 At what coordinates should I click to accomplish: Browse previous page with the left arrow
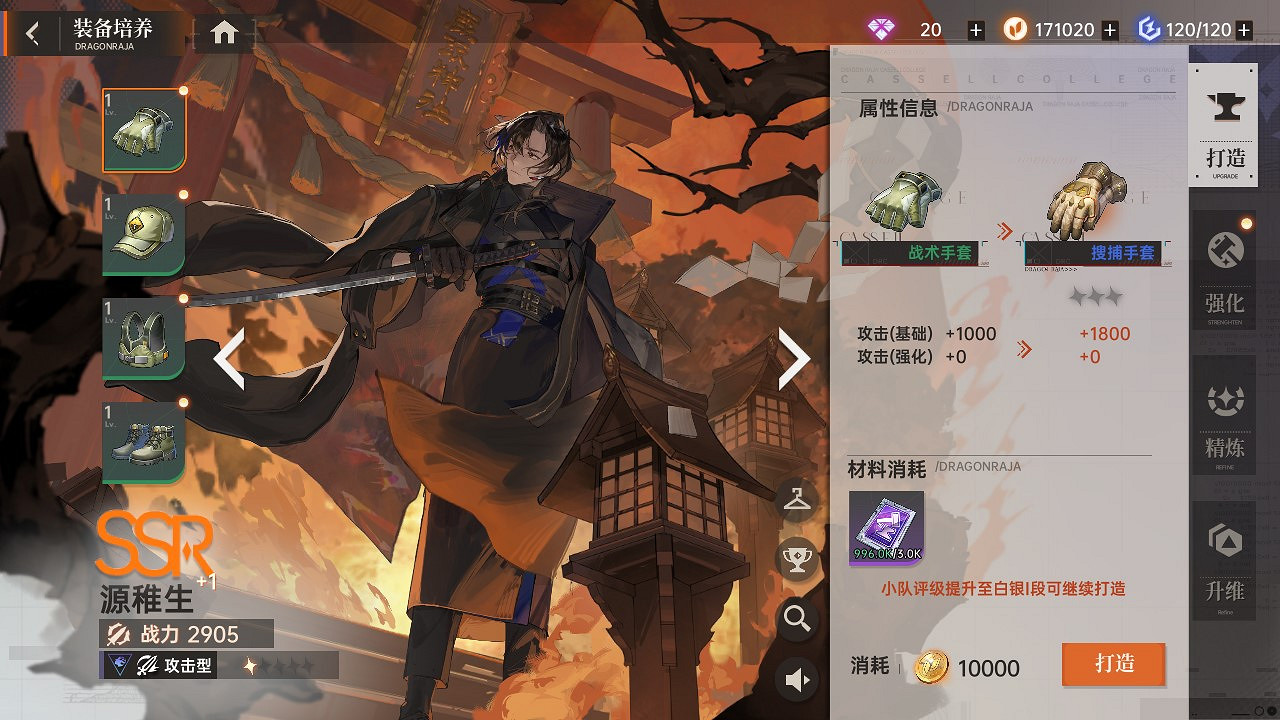[229, 357]
